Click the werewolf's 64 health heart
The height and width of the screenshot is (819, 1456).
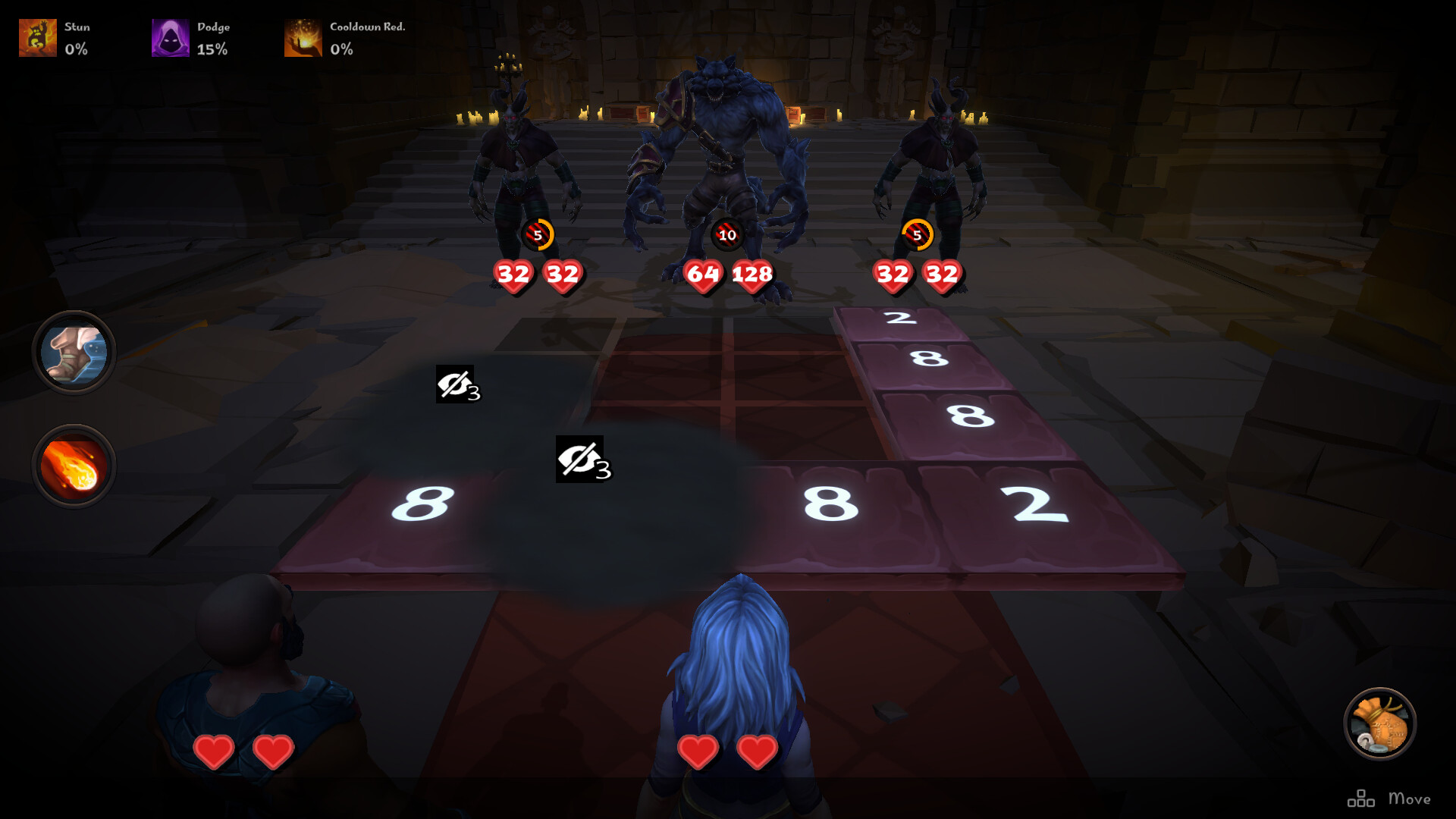click(701, 277)
